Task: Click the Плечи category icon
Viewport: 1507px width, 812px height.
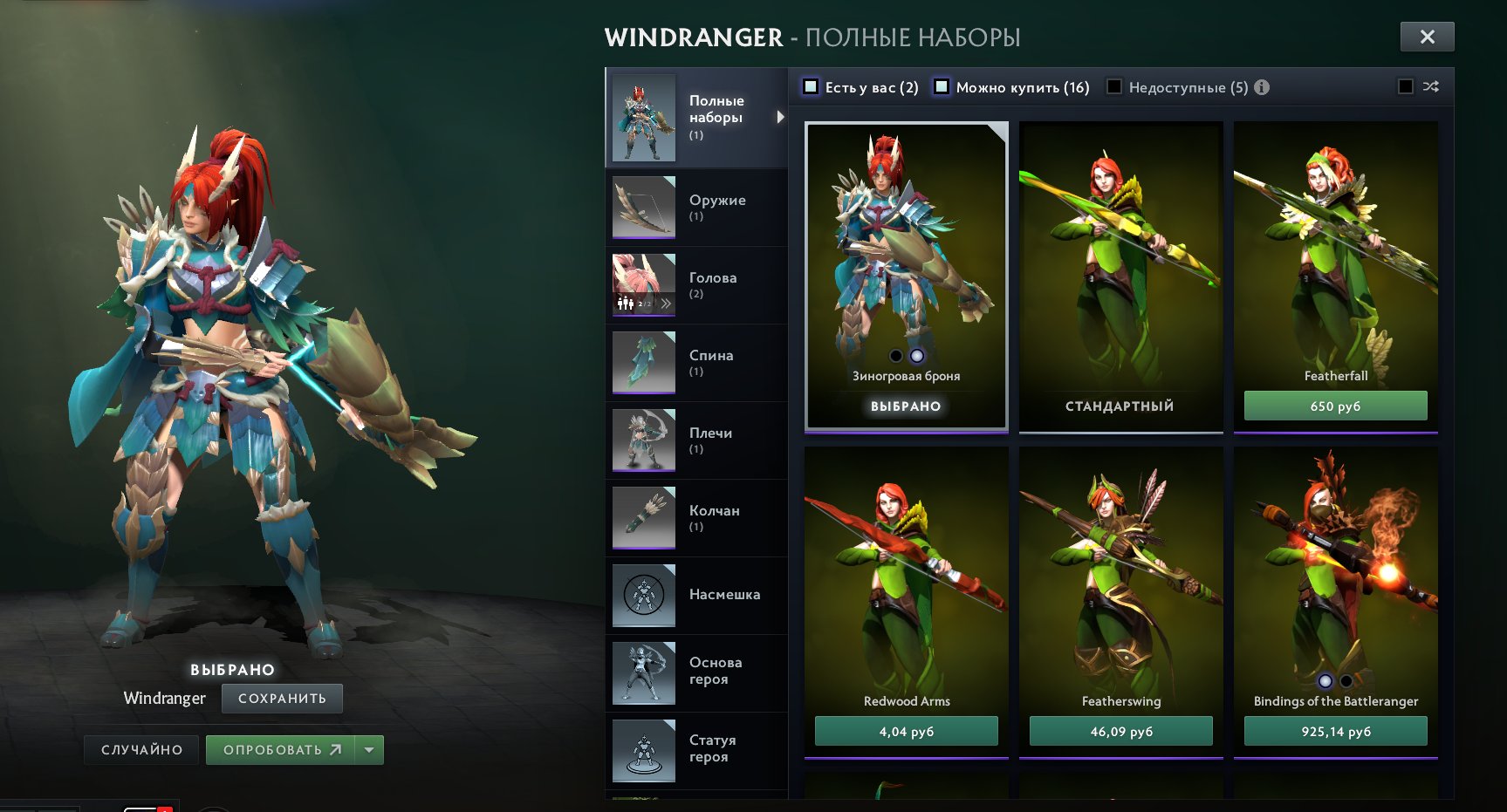Action: click(x=643, y=440)
